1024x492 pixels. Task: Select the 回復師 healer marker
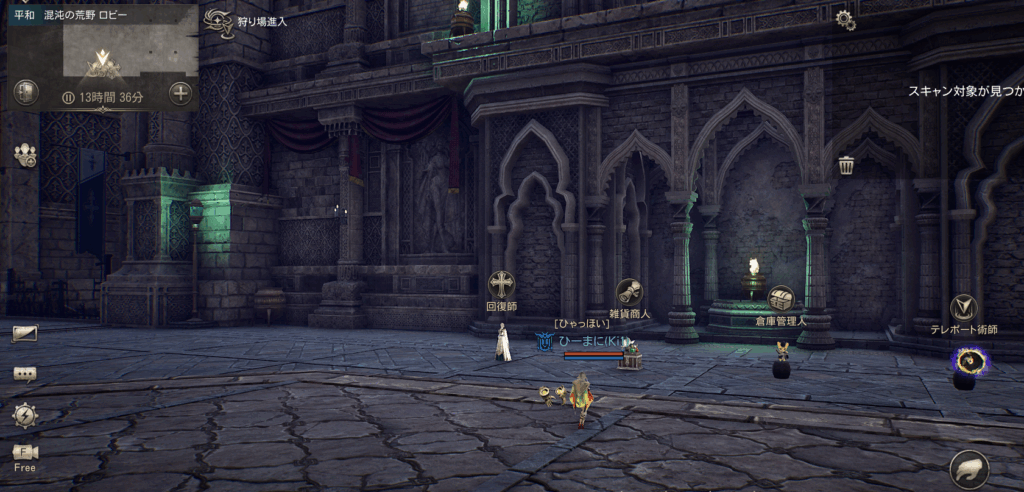click(500, 285)
